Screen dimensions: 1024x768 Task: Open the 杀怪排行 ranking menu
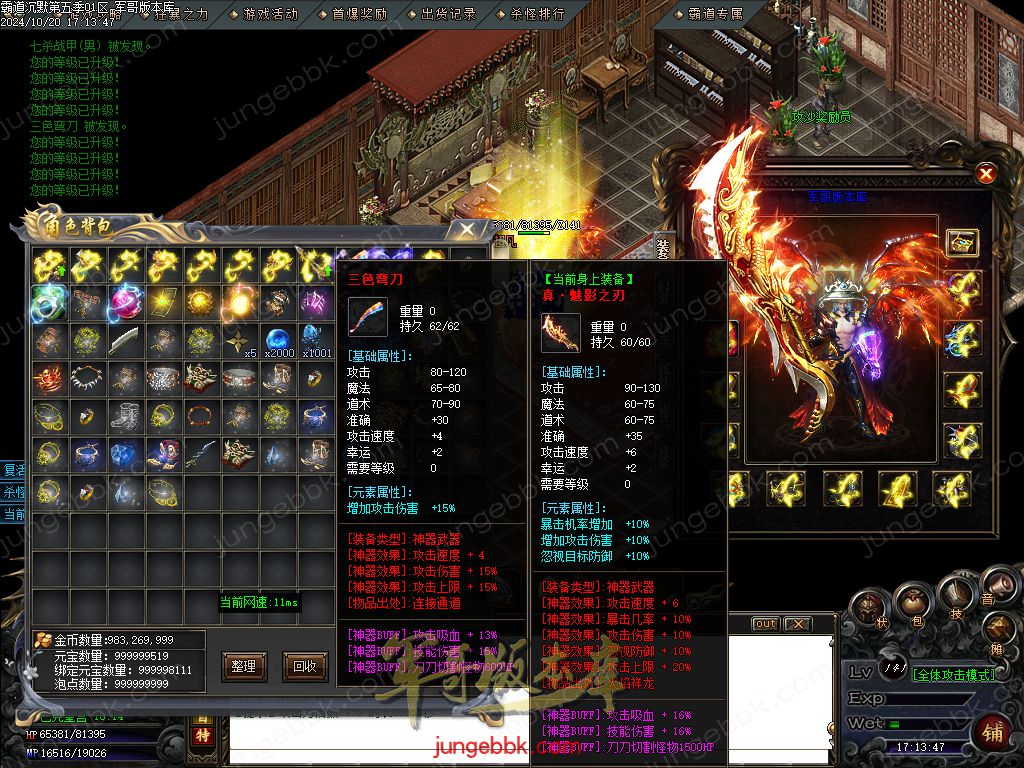coord(537,14)
